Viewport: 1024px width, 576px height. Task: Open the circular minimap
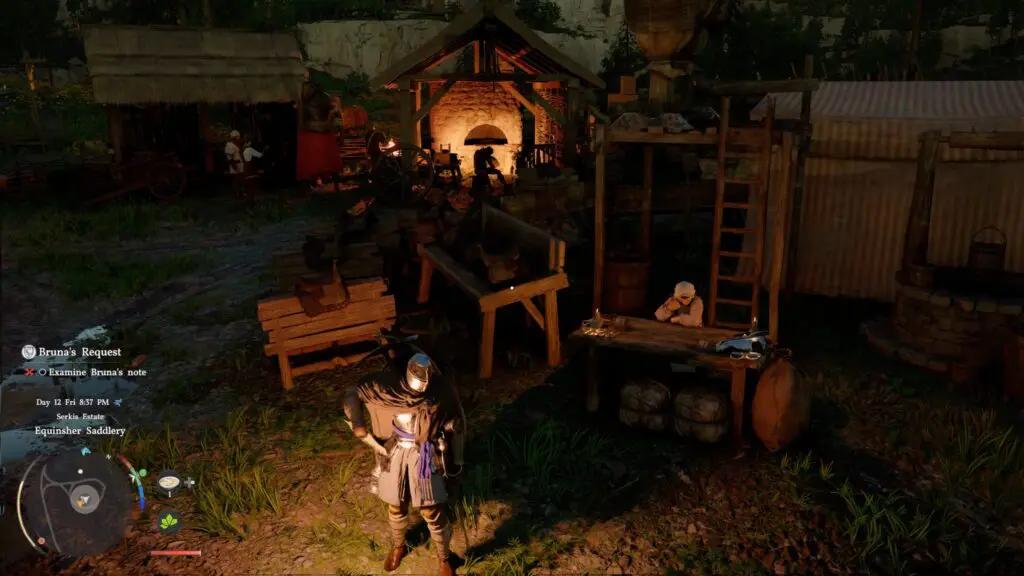(76, 497)
